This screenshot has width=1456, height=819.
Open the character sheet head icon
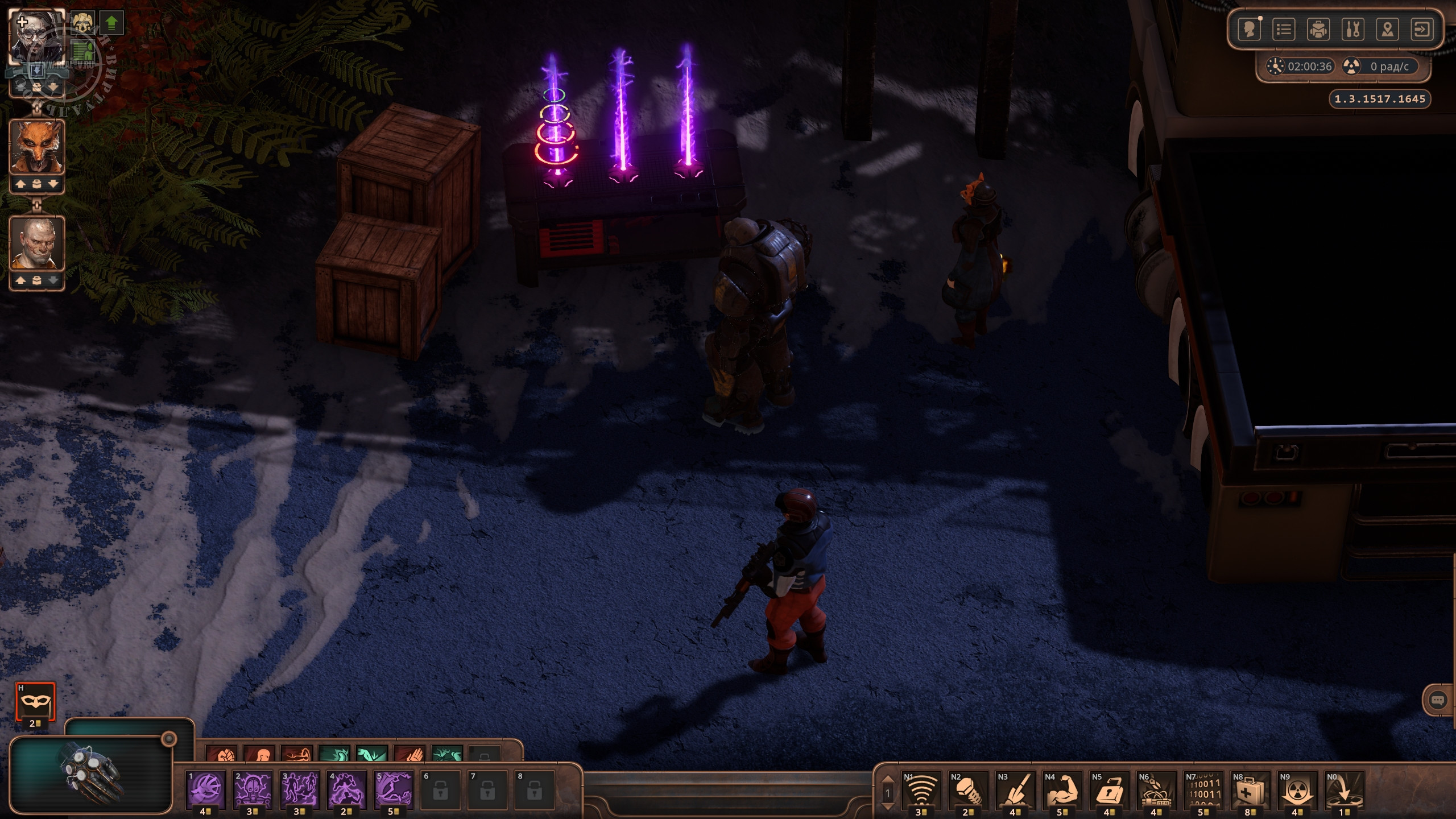click(1250, 29)
